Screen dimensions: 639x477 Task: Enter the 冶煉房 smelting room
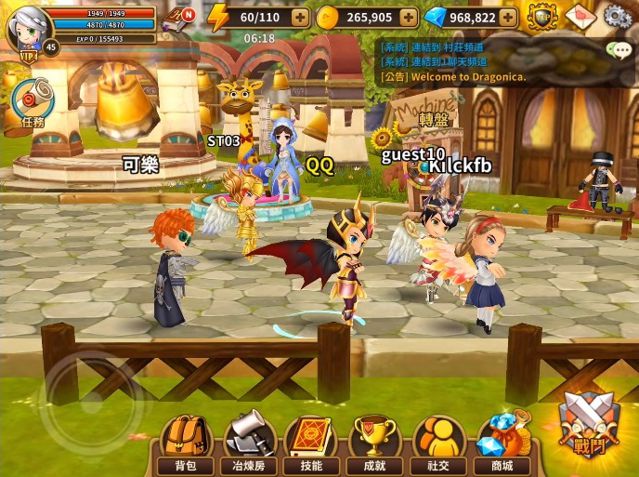click(x=249, y=443)
